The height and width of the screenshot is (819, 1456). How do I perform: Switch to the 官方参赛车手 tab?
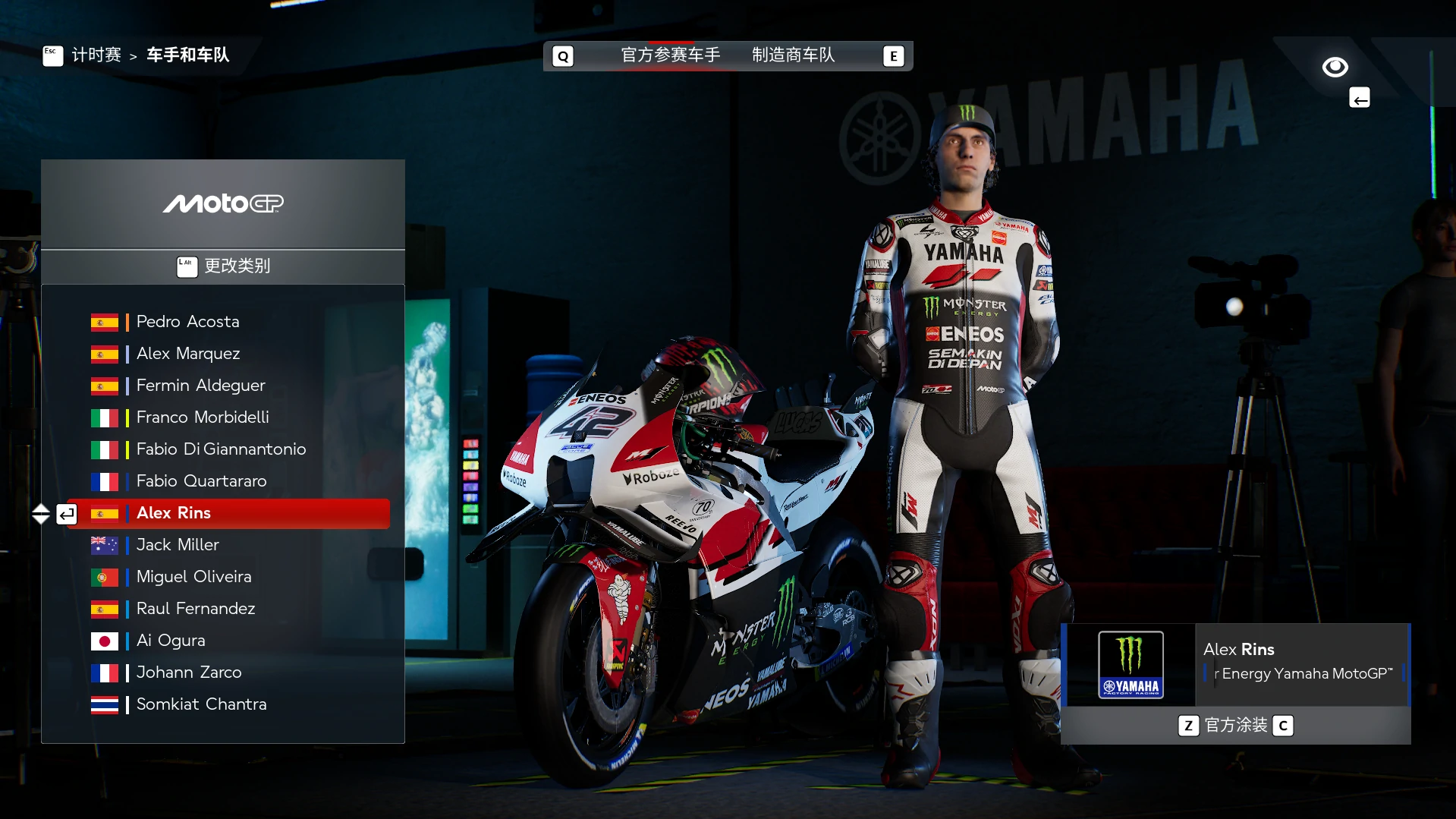point(670,55)
